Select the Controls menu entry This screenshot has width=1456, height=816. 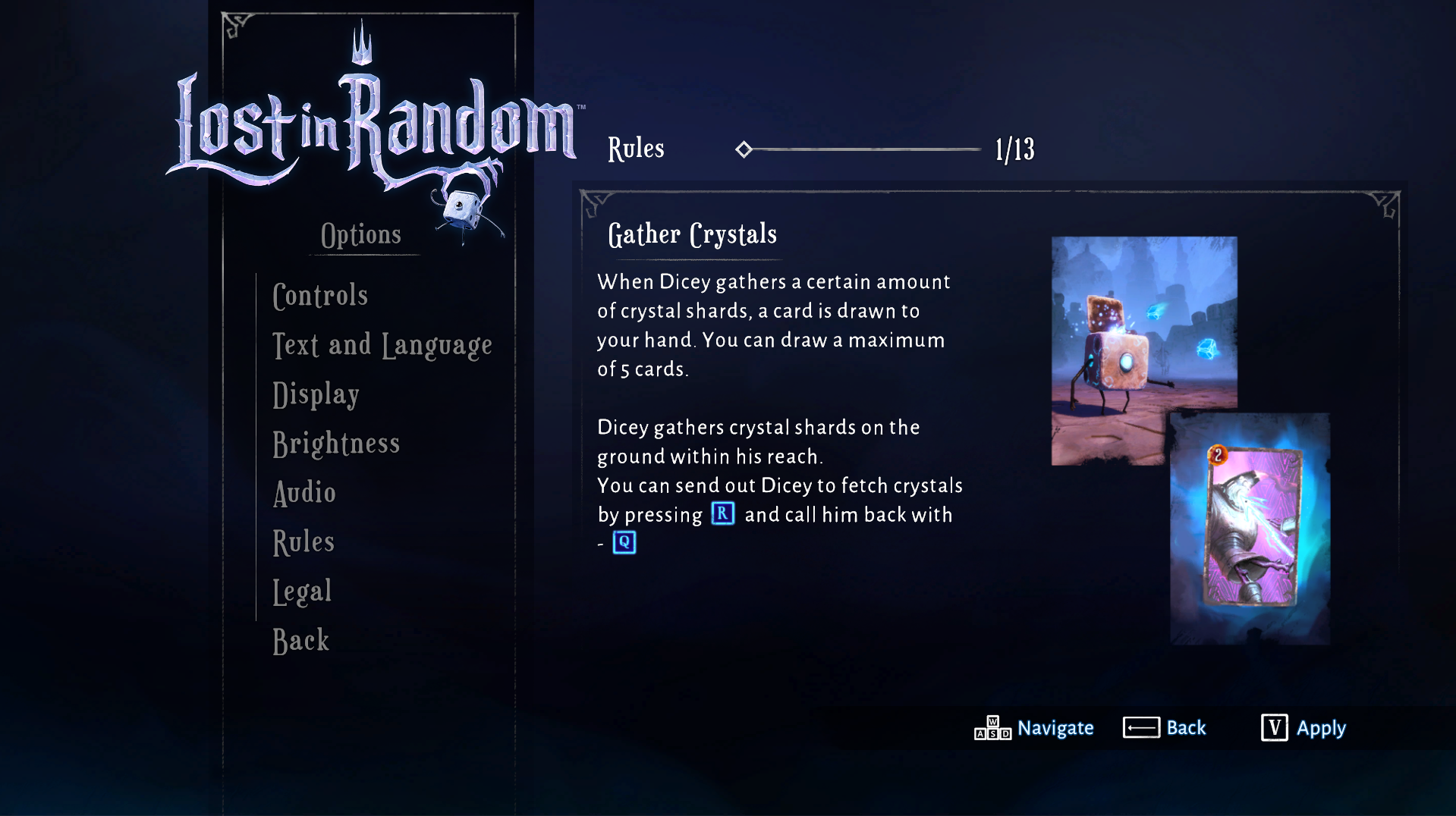[319, 296]
